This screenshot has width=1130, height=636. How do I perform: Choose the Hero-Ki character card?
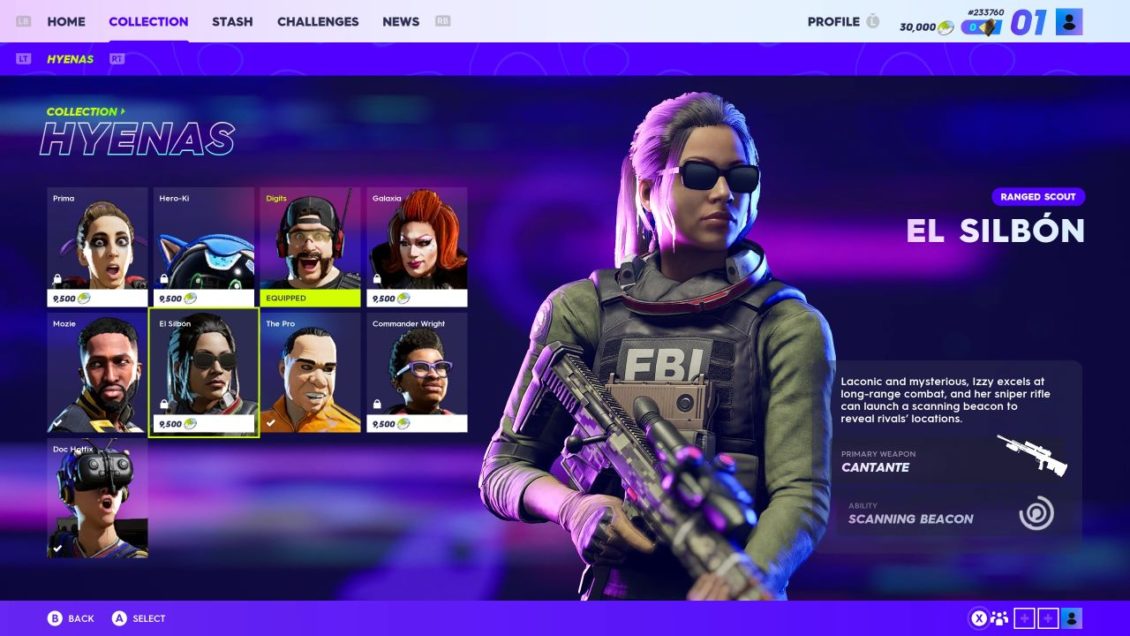click(204, 247)
